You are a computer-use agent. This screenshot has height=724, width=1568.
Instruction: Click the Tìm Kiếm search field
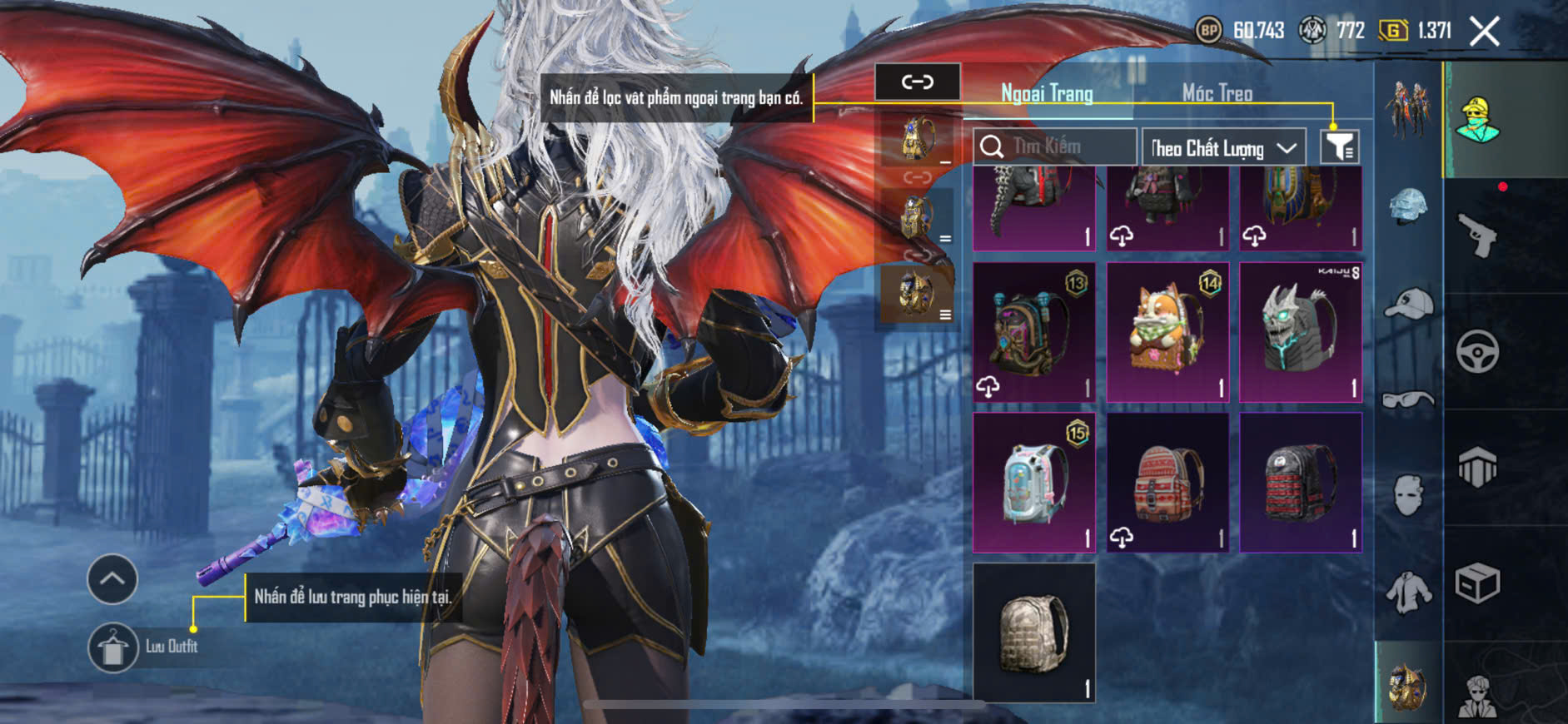pos(1055,147)
